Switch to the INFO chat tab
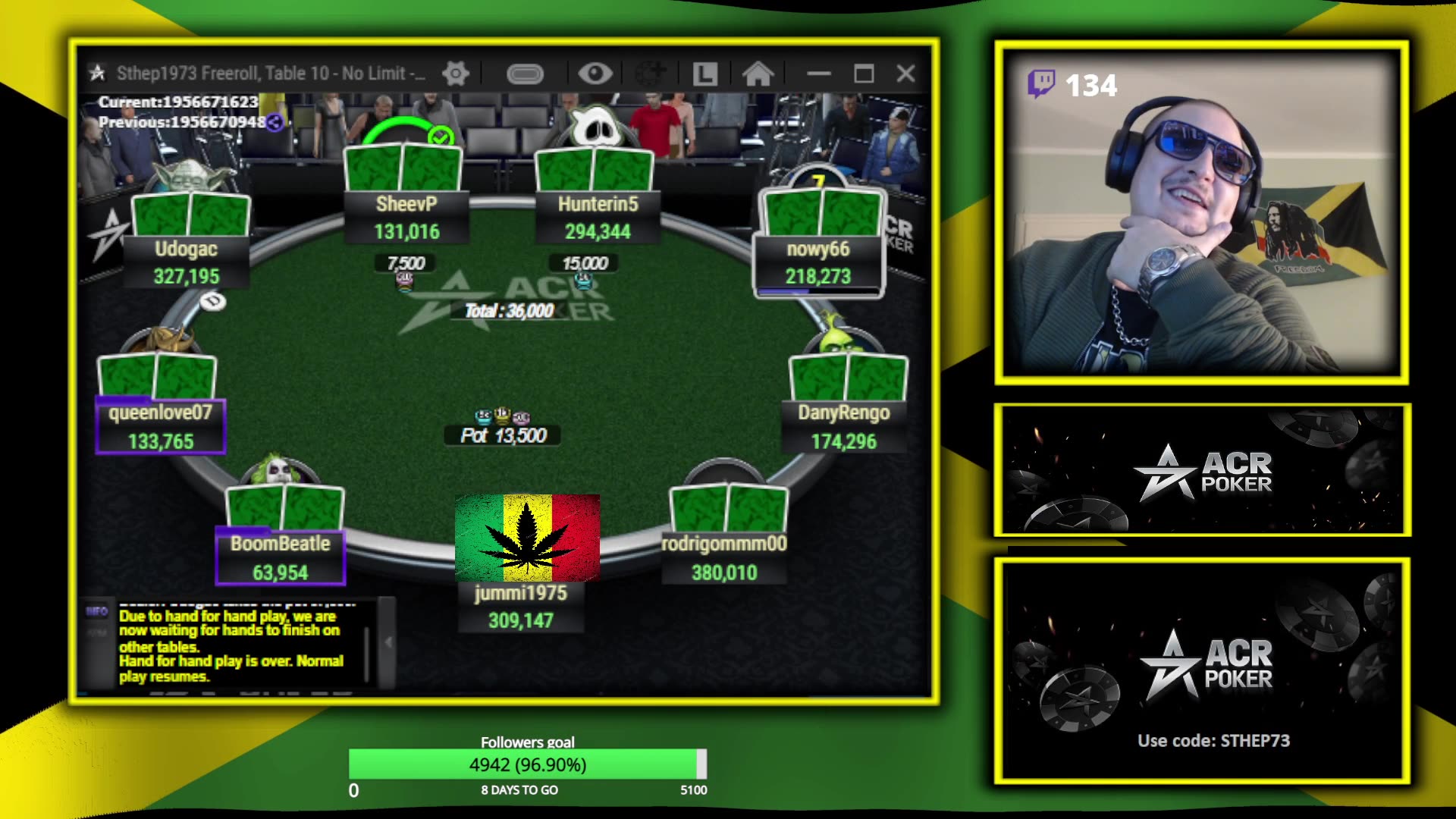 pos(97,611)
